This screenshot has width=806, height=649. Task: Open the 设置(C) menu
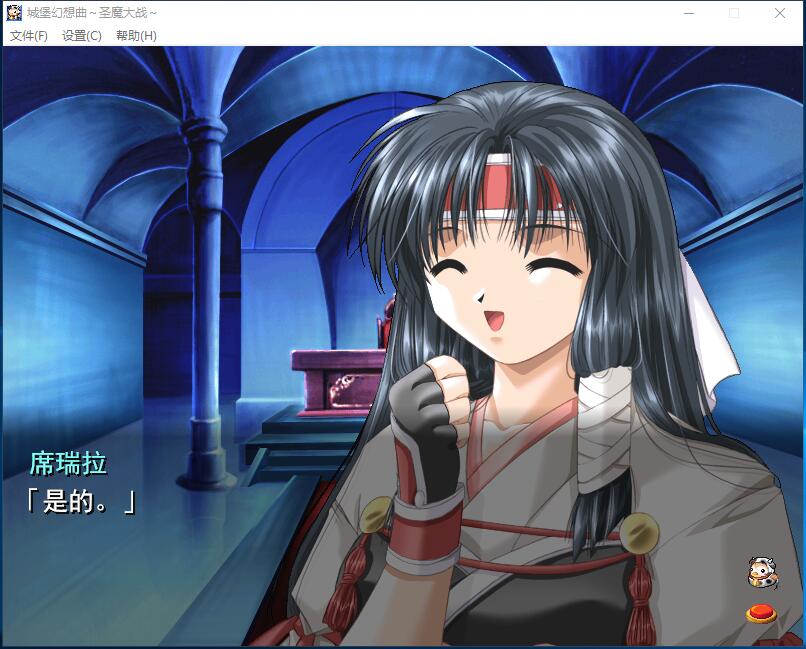coord(82,36)
